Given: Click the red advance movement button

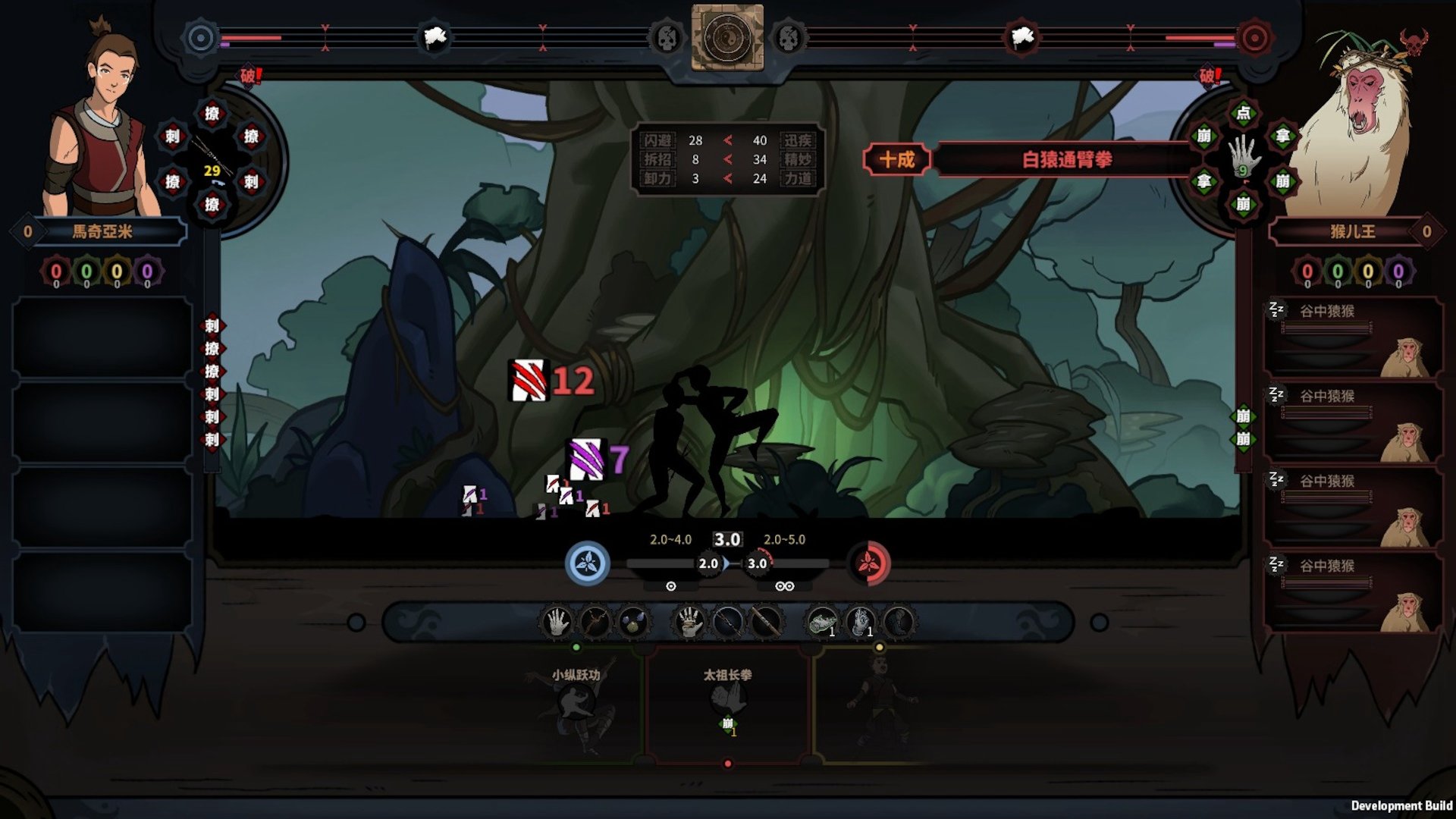Looking at the screenshot, I should (868, 563).
